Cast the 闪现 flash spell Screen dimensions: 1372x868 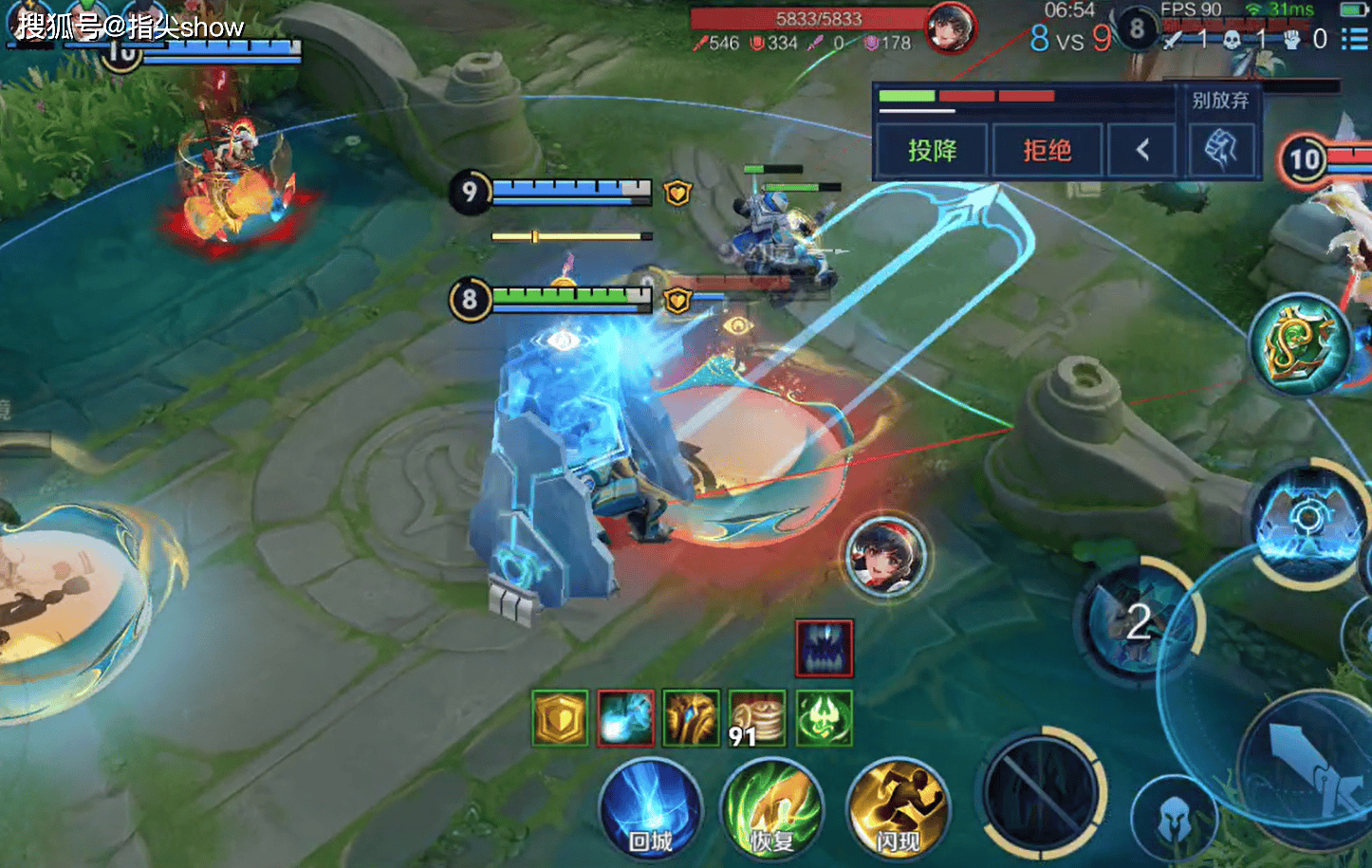pos(897,811)
